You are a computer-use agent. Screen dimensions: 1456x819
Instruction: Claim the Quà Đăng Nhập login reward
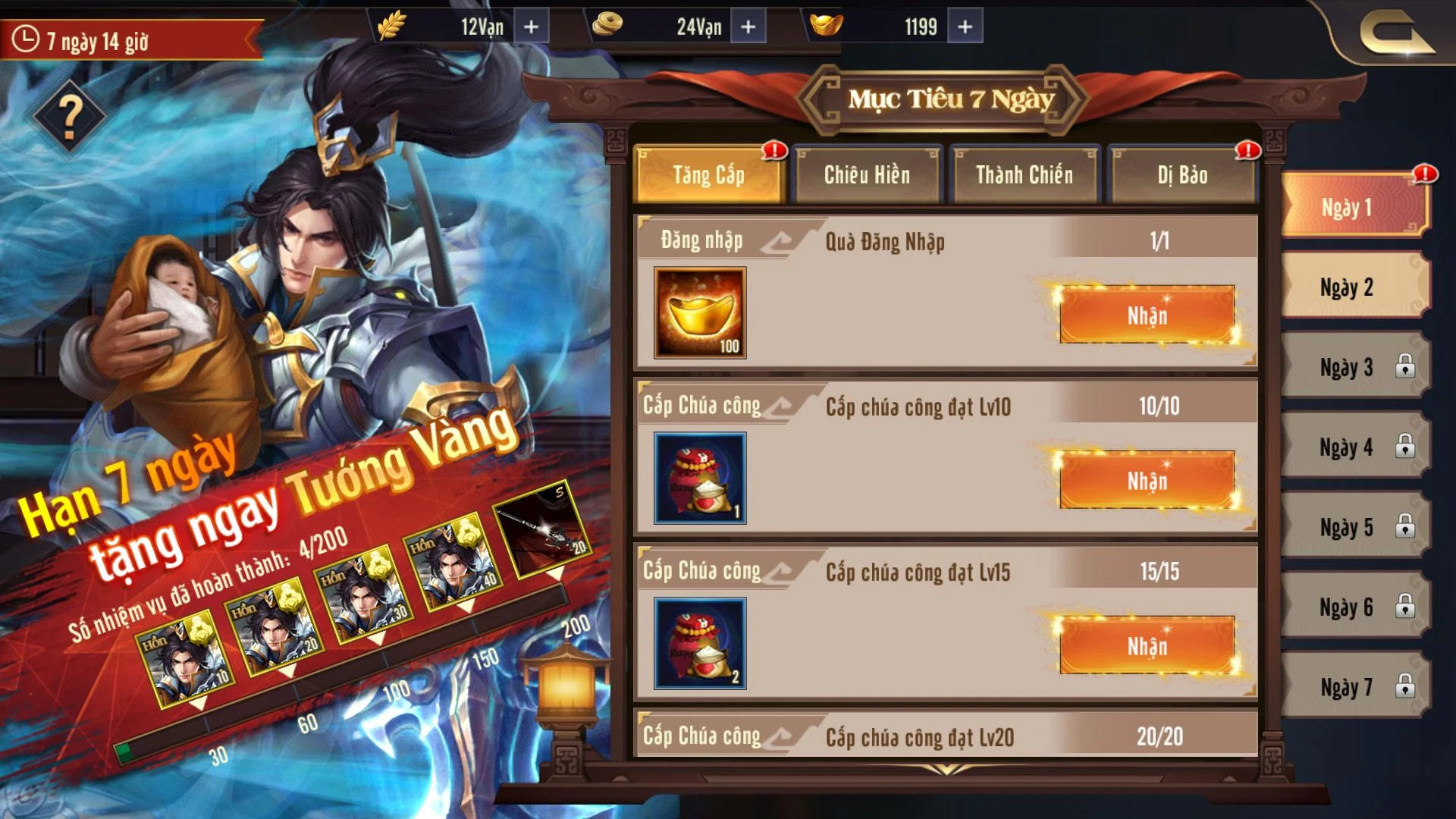click(1147, 315)
